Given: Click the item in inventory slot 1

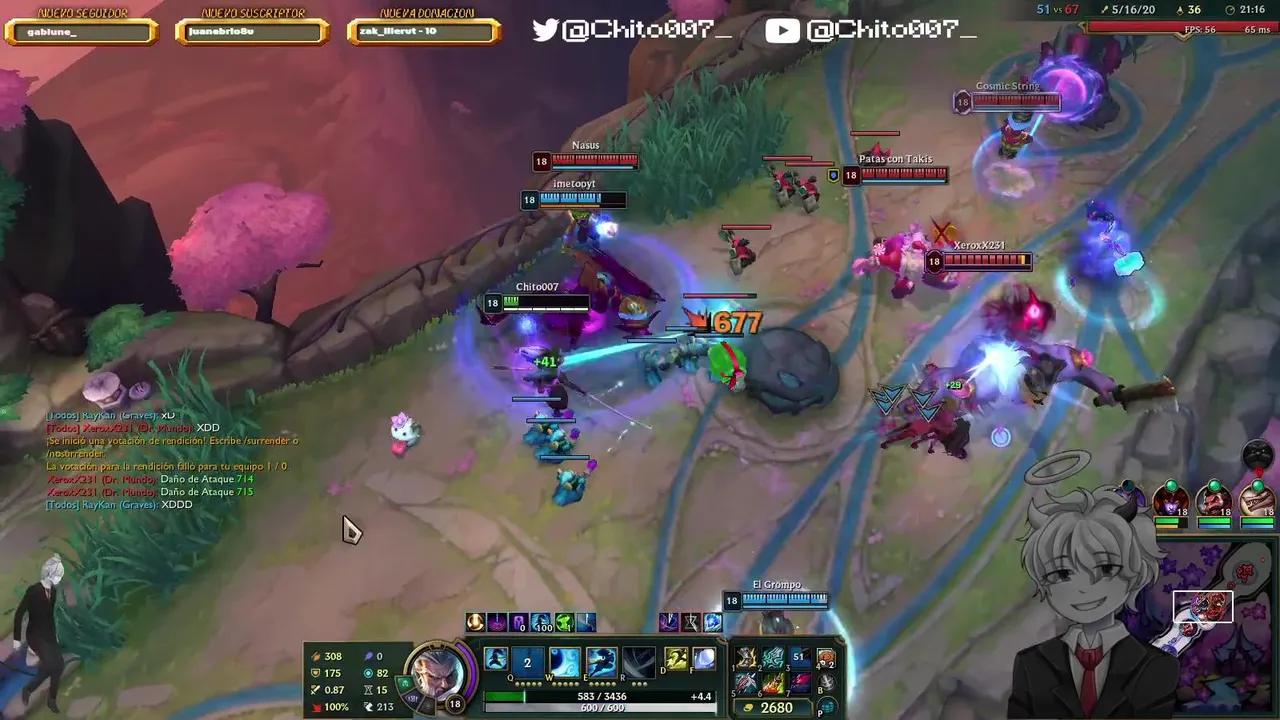Looking at the screenshot, I should click(748, 658).
